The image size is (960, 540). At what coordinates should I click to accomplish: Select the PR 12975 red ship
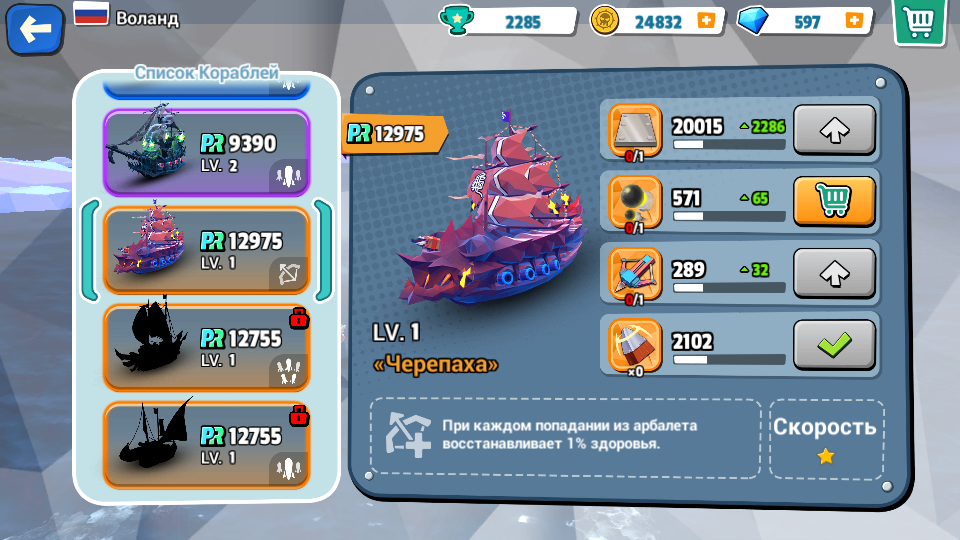[x=206, y=250]
